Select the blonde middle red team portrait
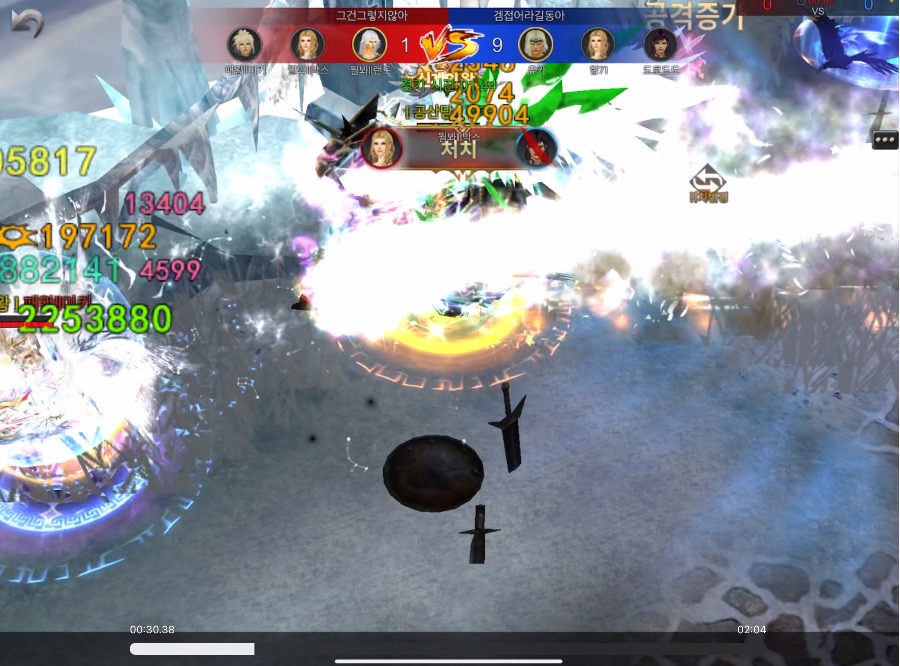The width and height of the screenshot is (900, 666). click(307, 44)
